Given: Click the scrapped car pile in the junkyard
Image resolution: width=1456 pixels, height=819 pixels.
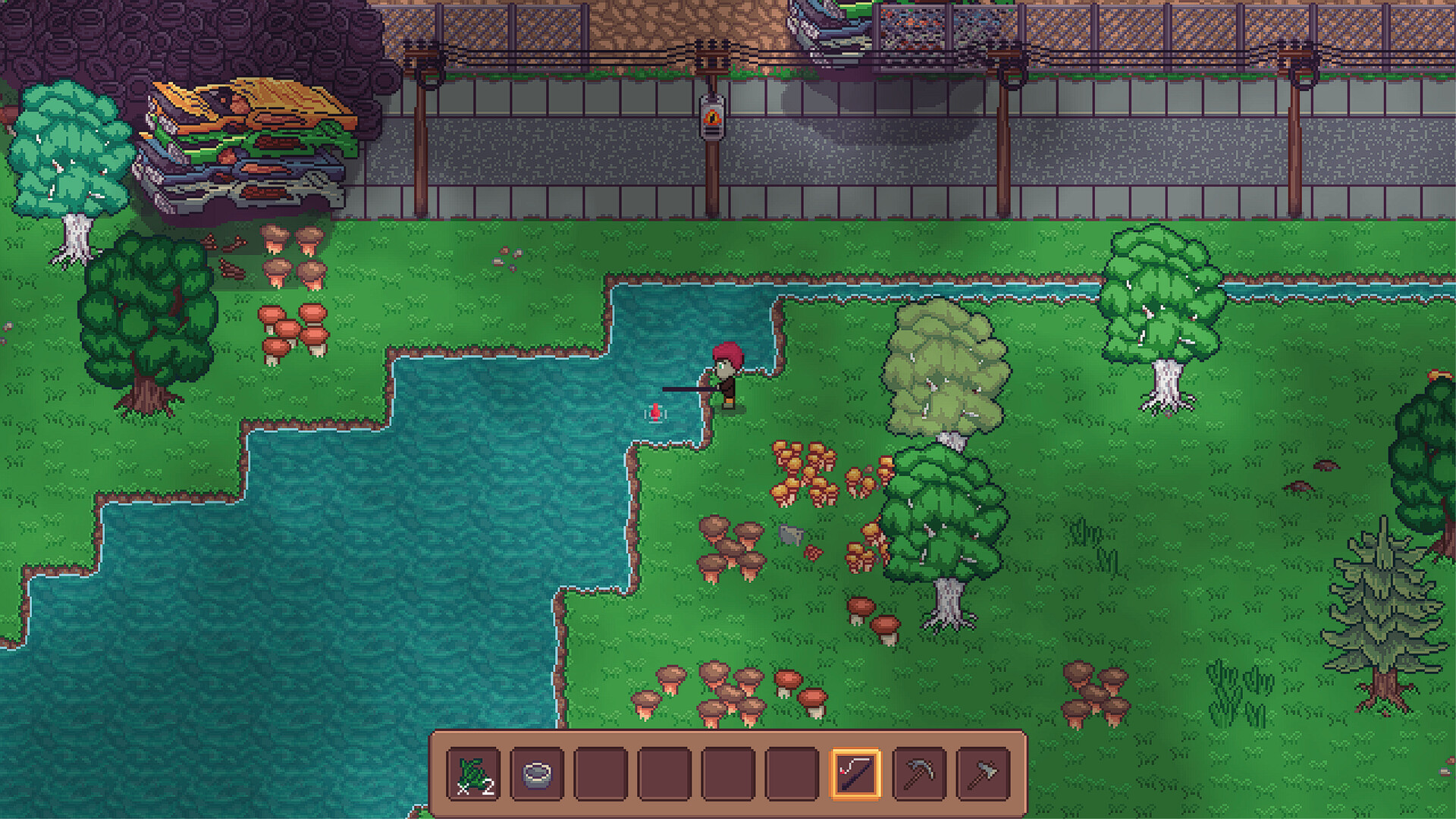Looking at the screenshot, I should pos(250,136).
